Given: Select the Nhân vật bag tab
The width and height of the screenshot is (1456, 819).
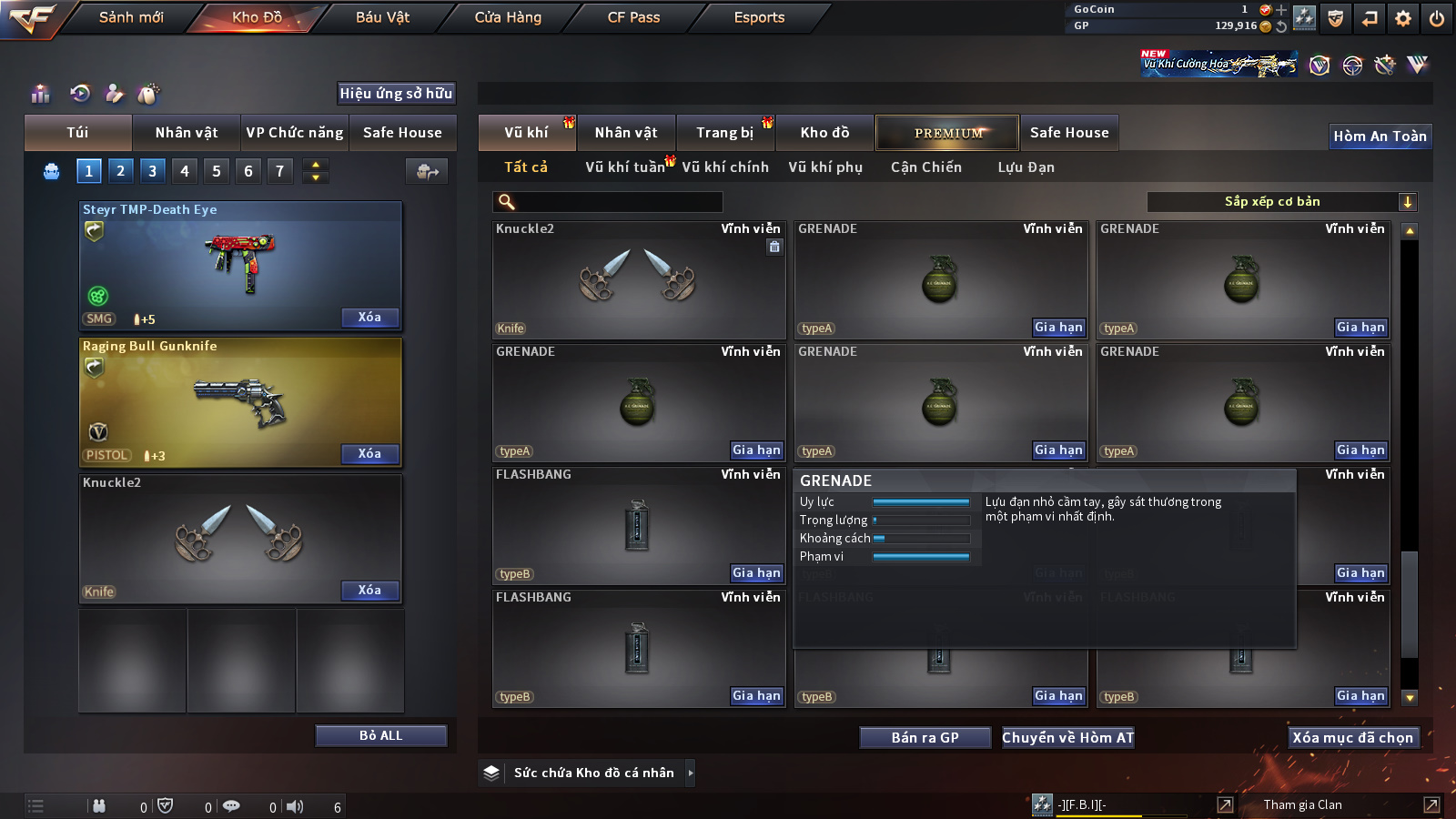Looking at the screenshot, I should click(187, 133).
